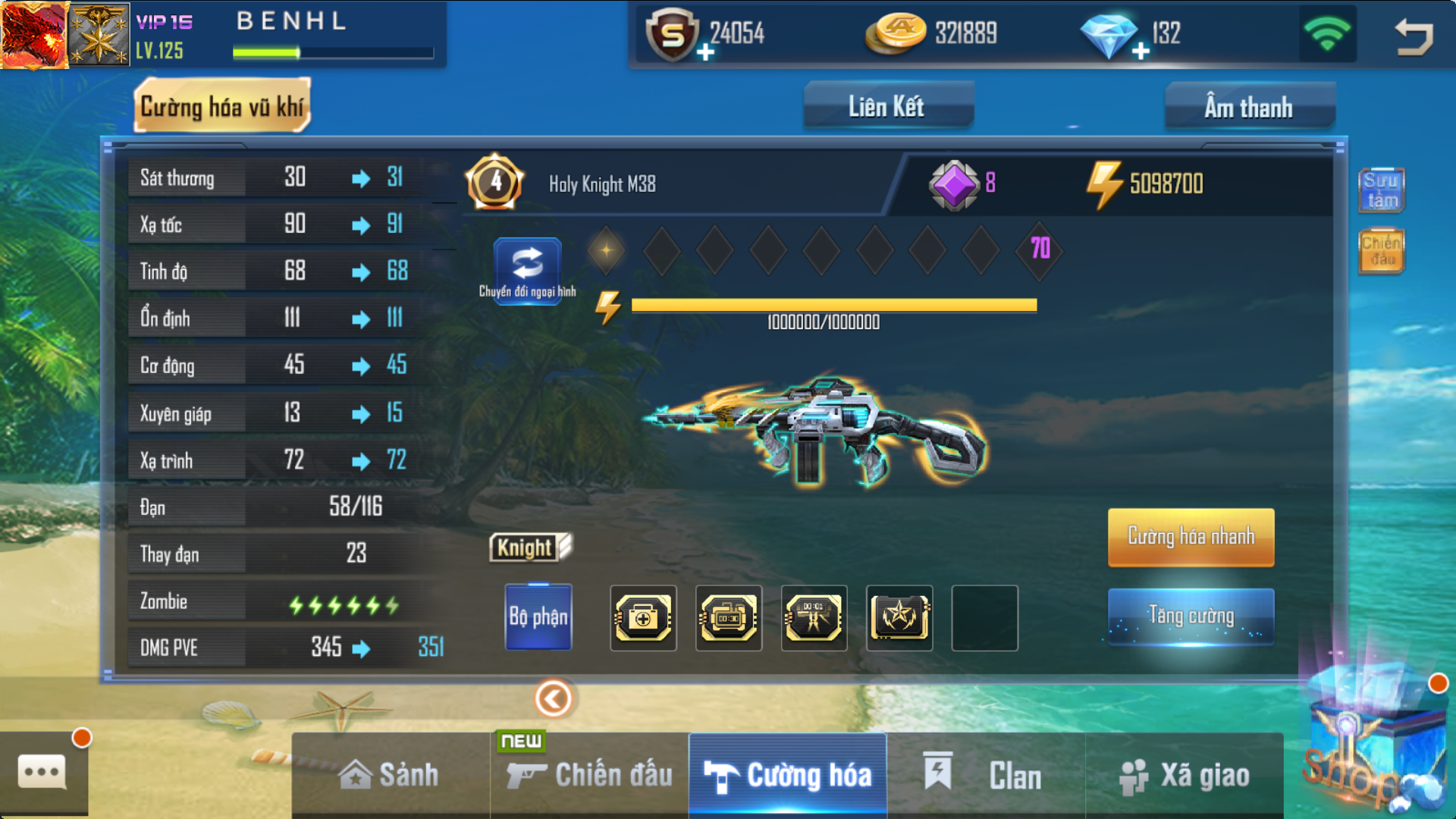This screenshot has width=1456, height=819.
Task: Open the Liên Kết tab
Action: (x=887, y=107)
